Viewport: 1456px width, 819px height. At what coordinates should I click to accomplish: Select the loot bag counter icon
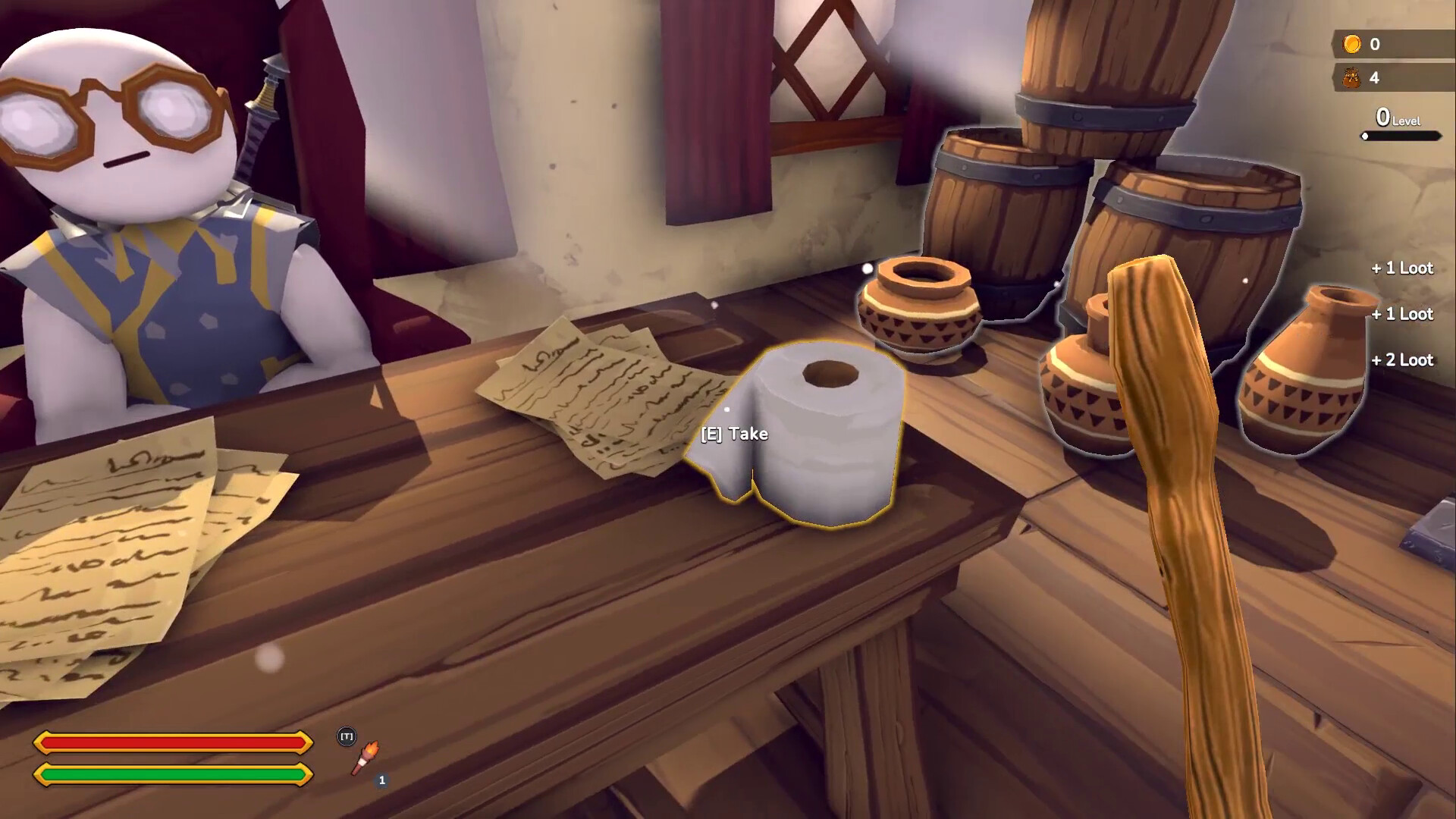tap(1351, 78)
